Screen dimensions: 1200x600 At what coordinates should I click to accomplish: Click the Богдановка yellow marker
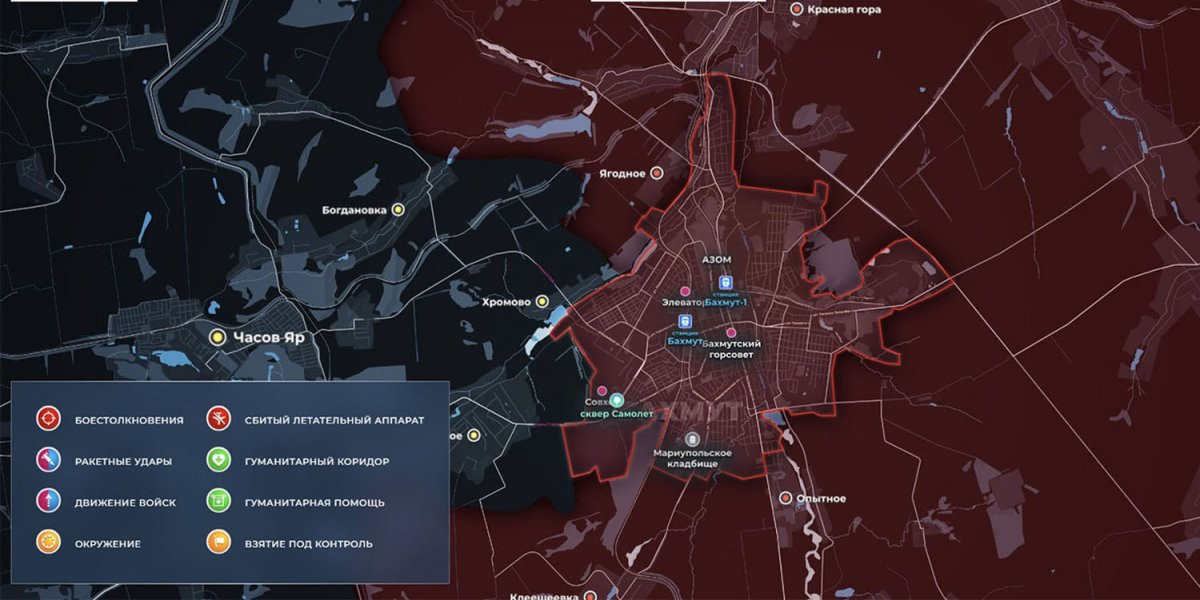pos(398,210)
